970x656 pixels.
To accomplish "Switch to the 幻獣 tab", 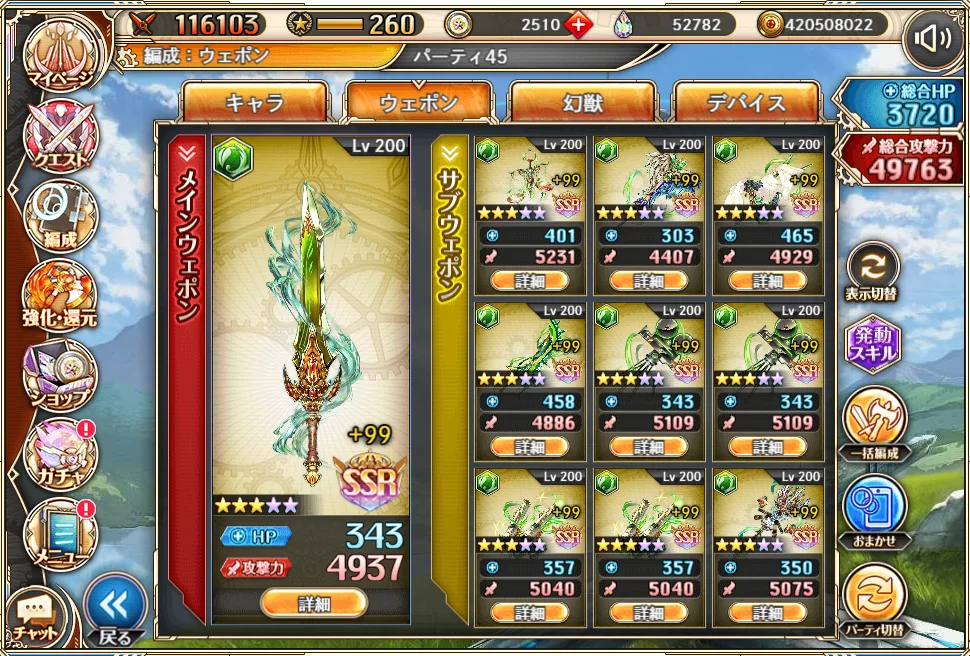I will (x=583, y=103).
